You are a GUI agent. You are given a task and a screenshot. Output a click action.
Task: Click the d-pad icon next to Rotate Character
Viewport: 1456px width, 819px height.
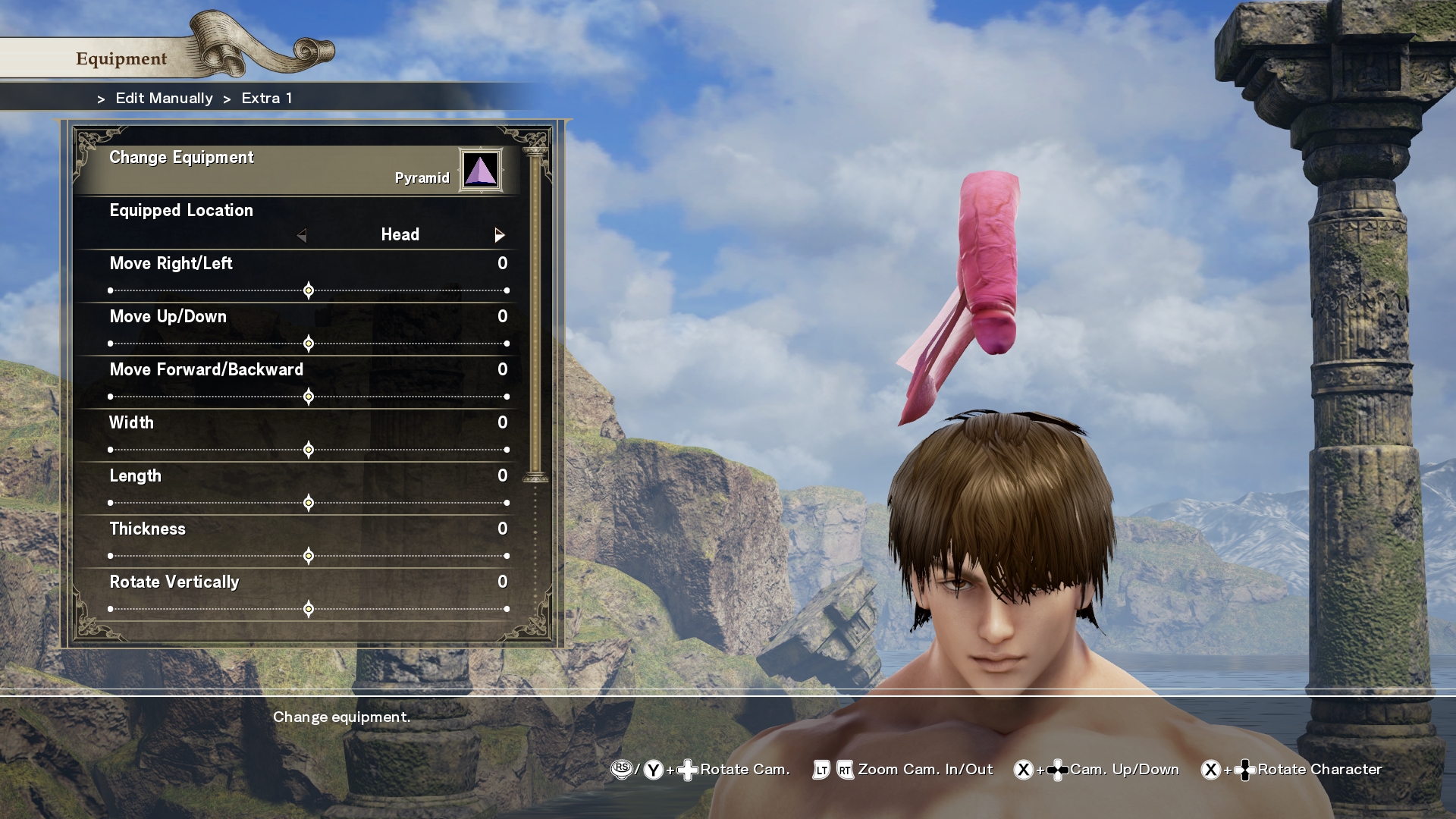tap(1245, 770)
